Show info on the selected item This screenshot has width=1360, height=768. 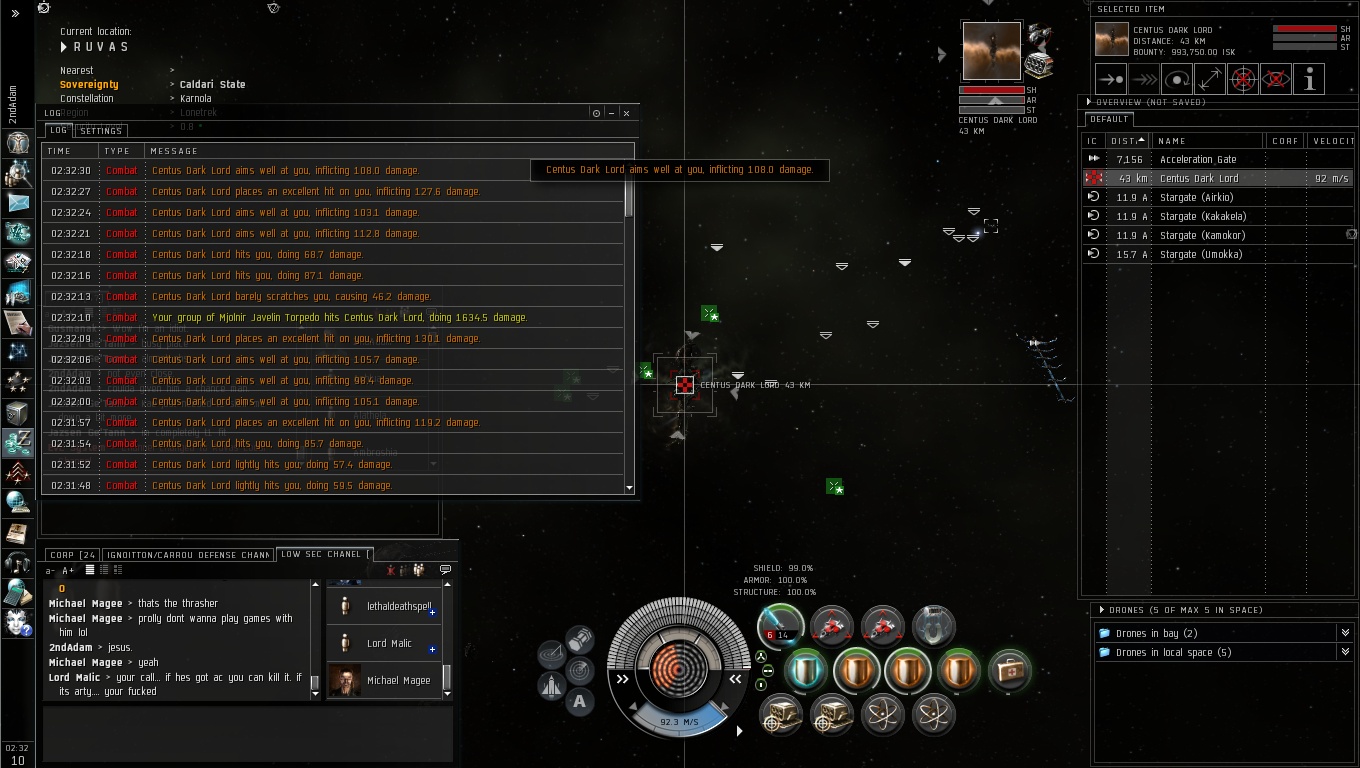[1309, 79]
